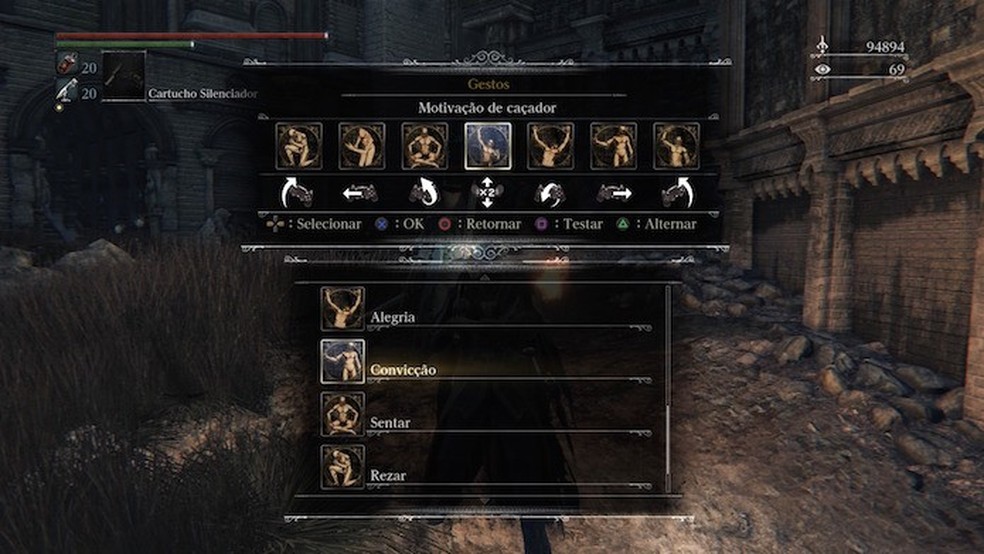Screen dimensions: 984x554
Task: Click the highlighted Motivação de caçador gesture slot
Action: coord(488,146)
